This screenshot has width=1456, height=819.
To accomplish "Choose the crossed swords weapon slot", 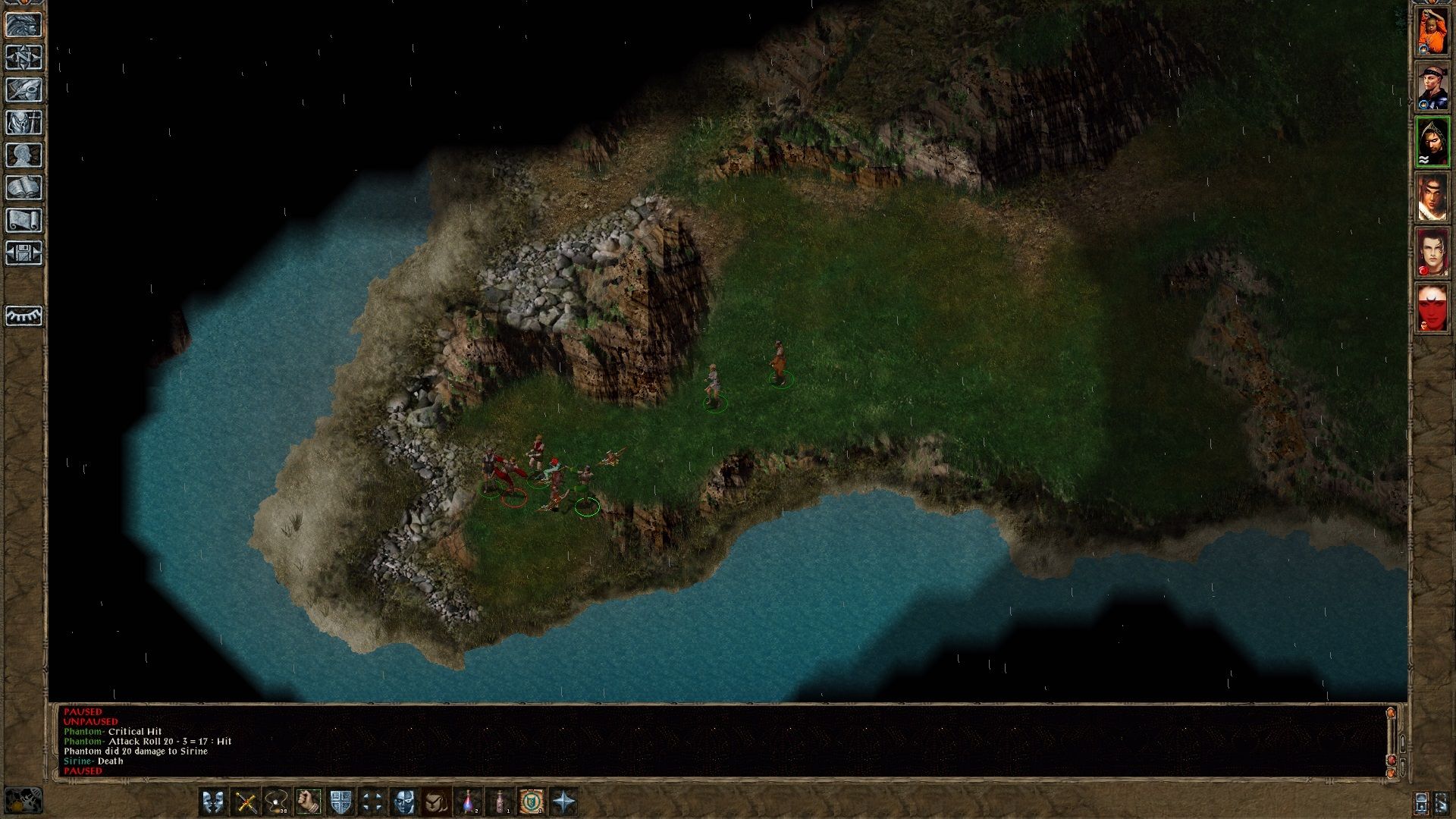I will [x=245, y=802].
